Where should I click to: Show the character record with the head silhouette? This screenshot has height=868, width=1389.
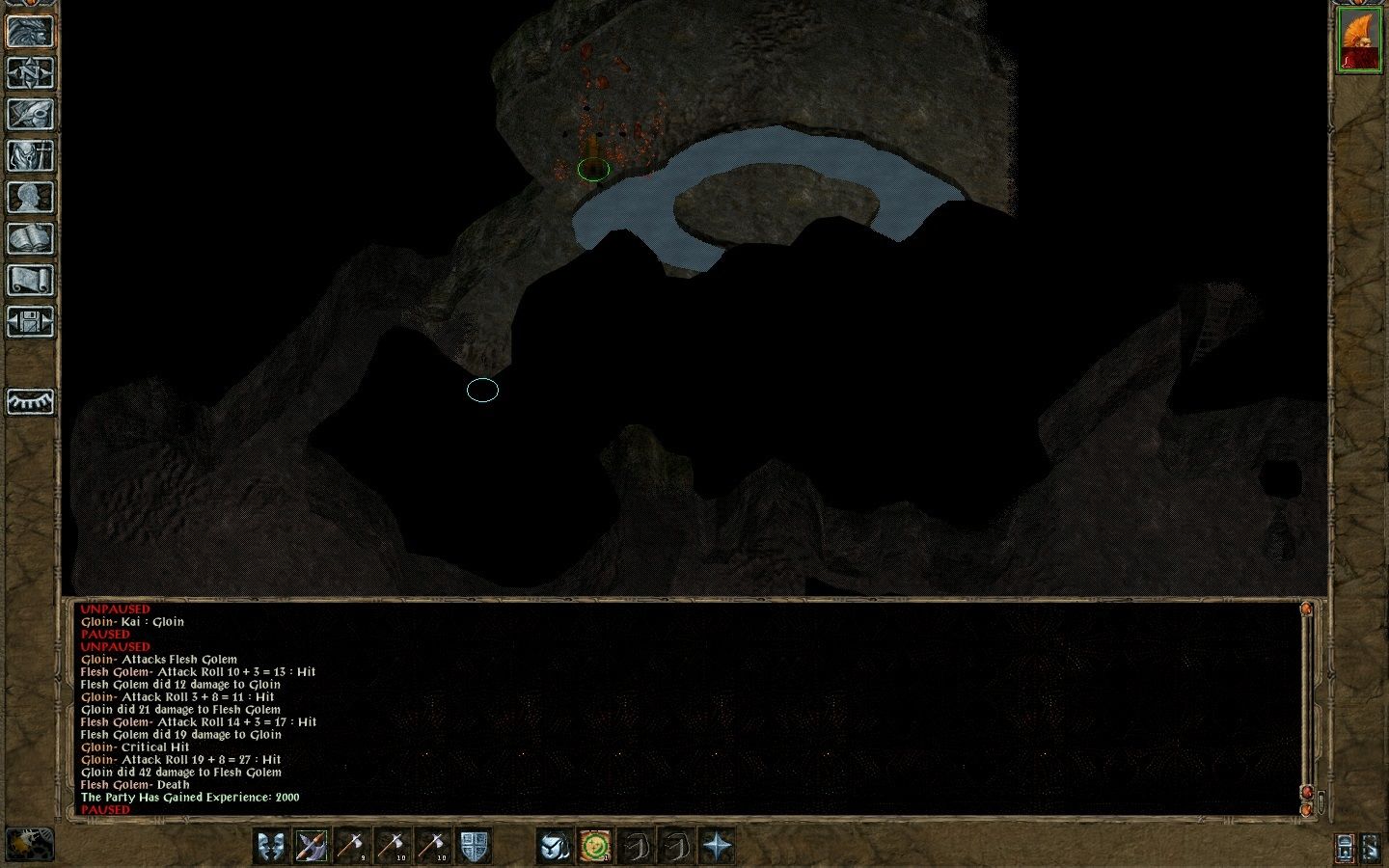[30, 197]
